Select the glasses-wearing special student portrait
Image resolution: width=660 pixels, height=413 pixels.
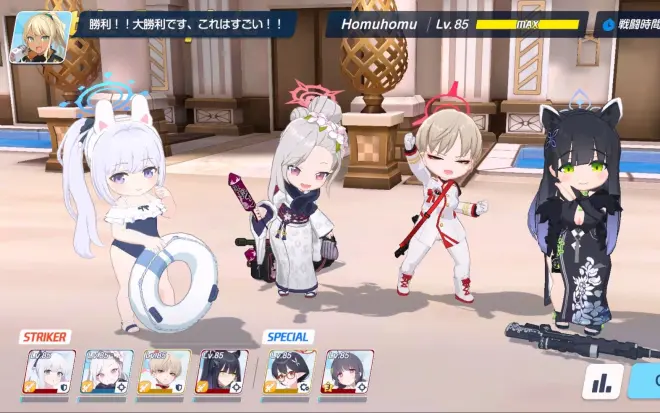290,370
